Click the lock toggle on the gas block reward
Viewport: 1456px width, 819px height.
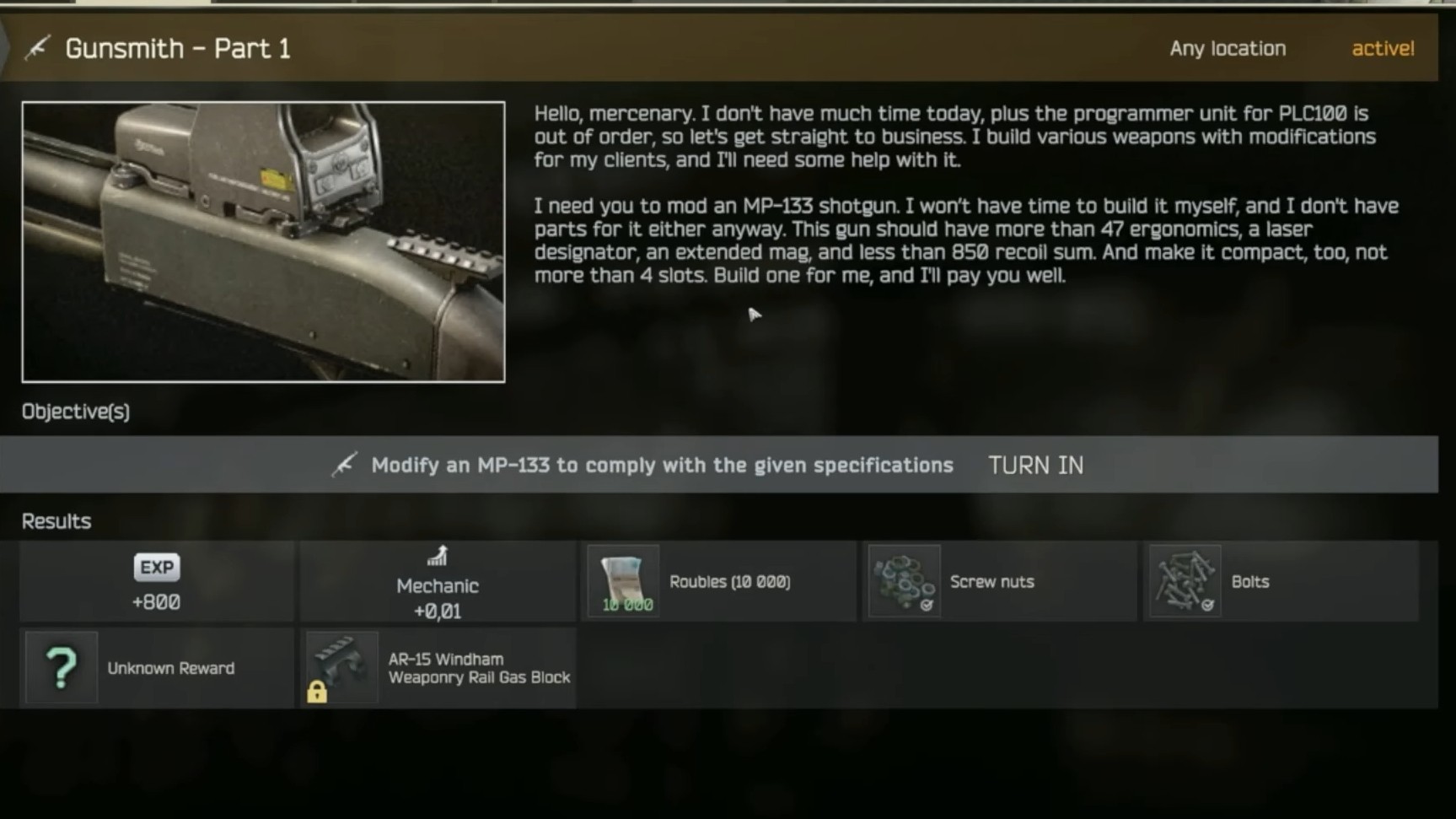coord(318,693)
